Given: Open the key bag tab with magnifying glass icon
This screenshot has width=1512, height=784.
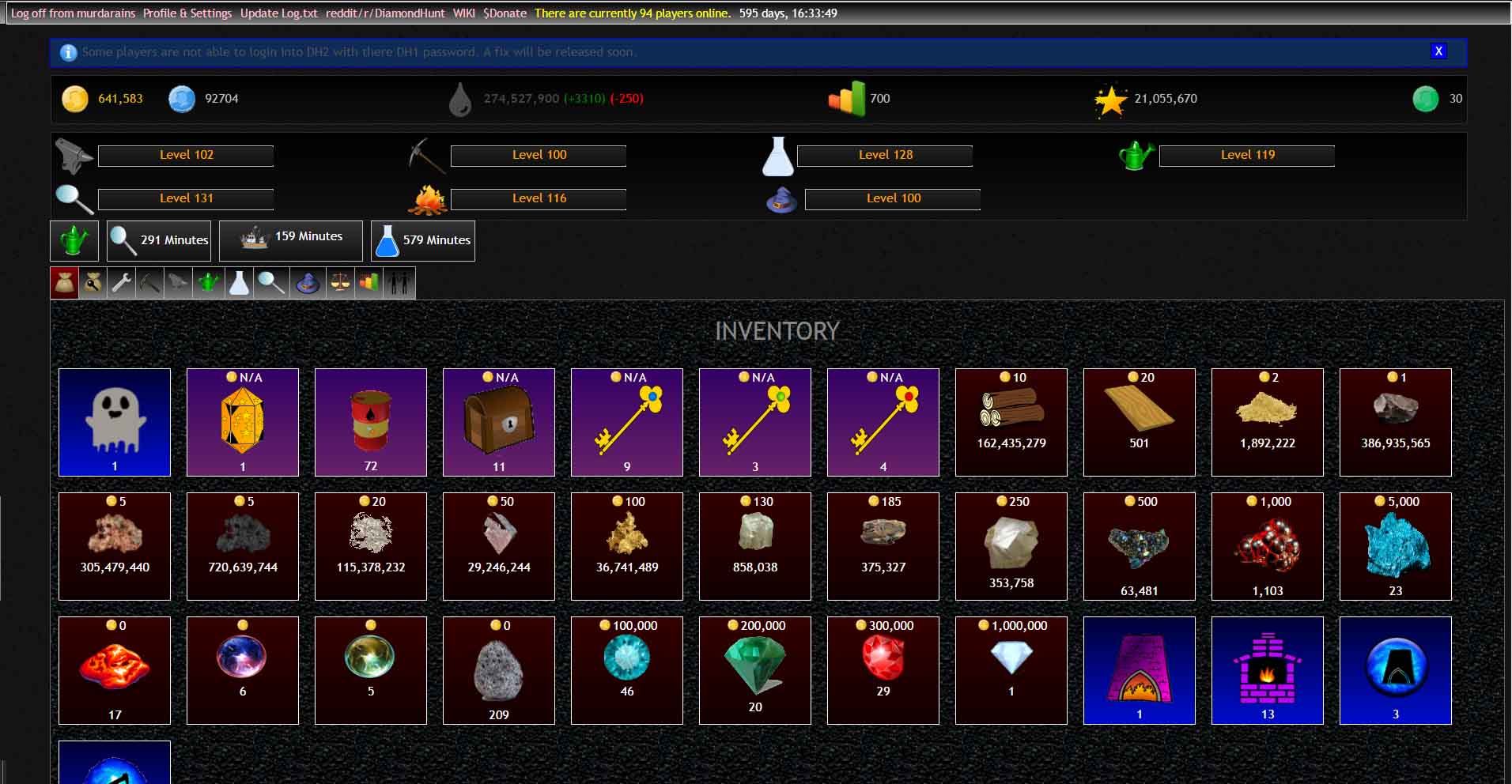Looking at the screenshot, I should 93,282.
